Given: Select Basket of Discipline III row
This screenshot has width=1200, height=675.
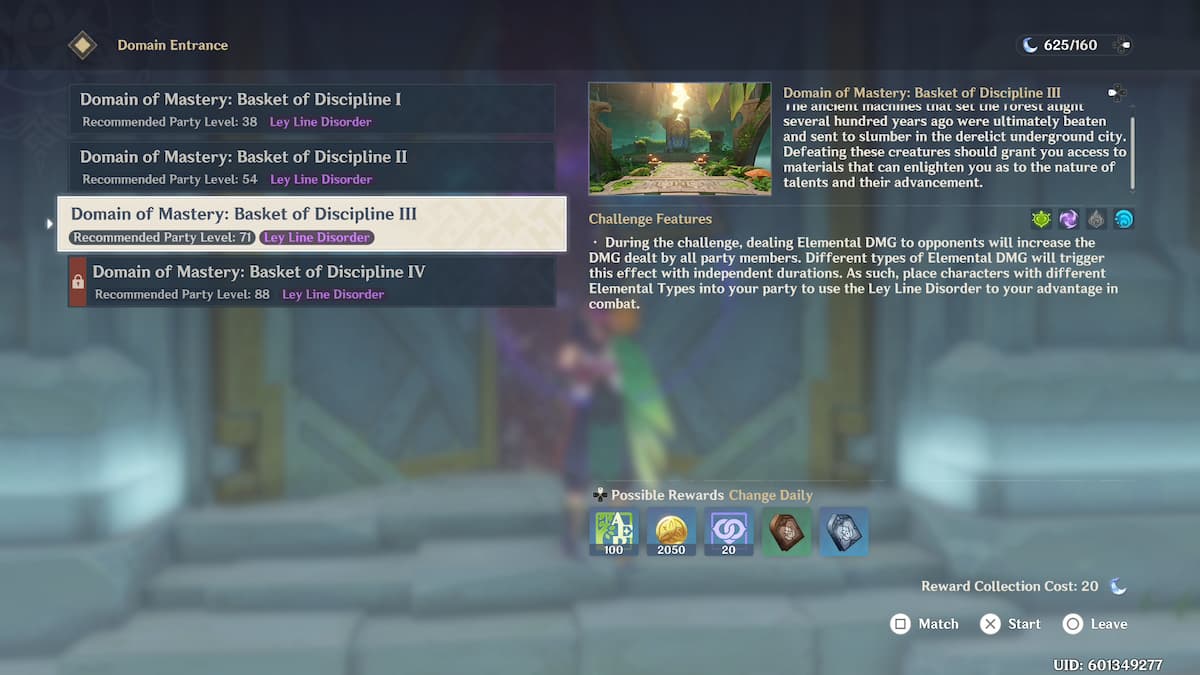Looking at the screenshot, I should pyautogui.click(x=312, y=223).
